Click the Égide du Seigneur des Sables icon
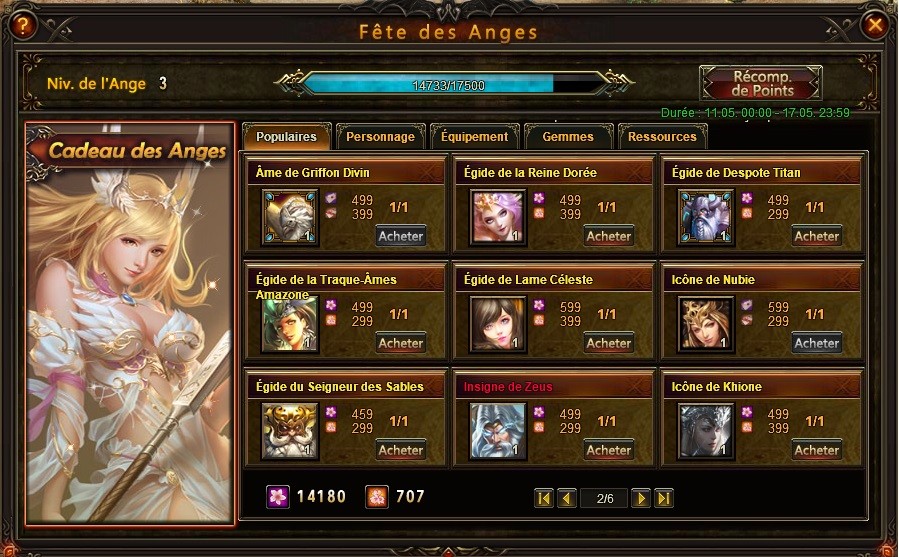 coord(290,431)
